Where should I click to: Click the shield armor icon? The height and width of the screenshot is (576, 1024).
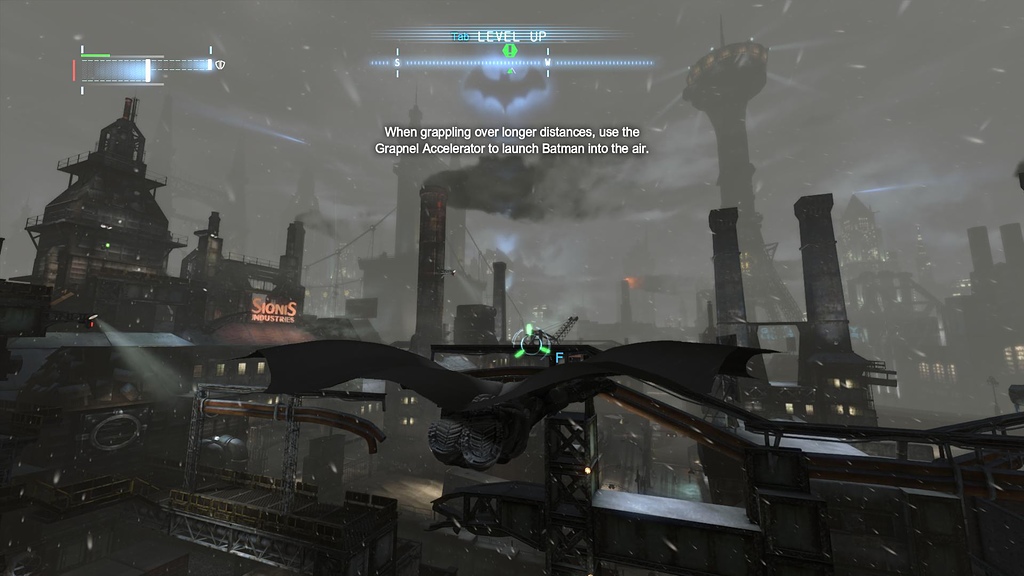221,64
